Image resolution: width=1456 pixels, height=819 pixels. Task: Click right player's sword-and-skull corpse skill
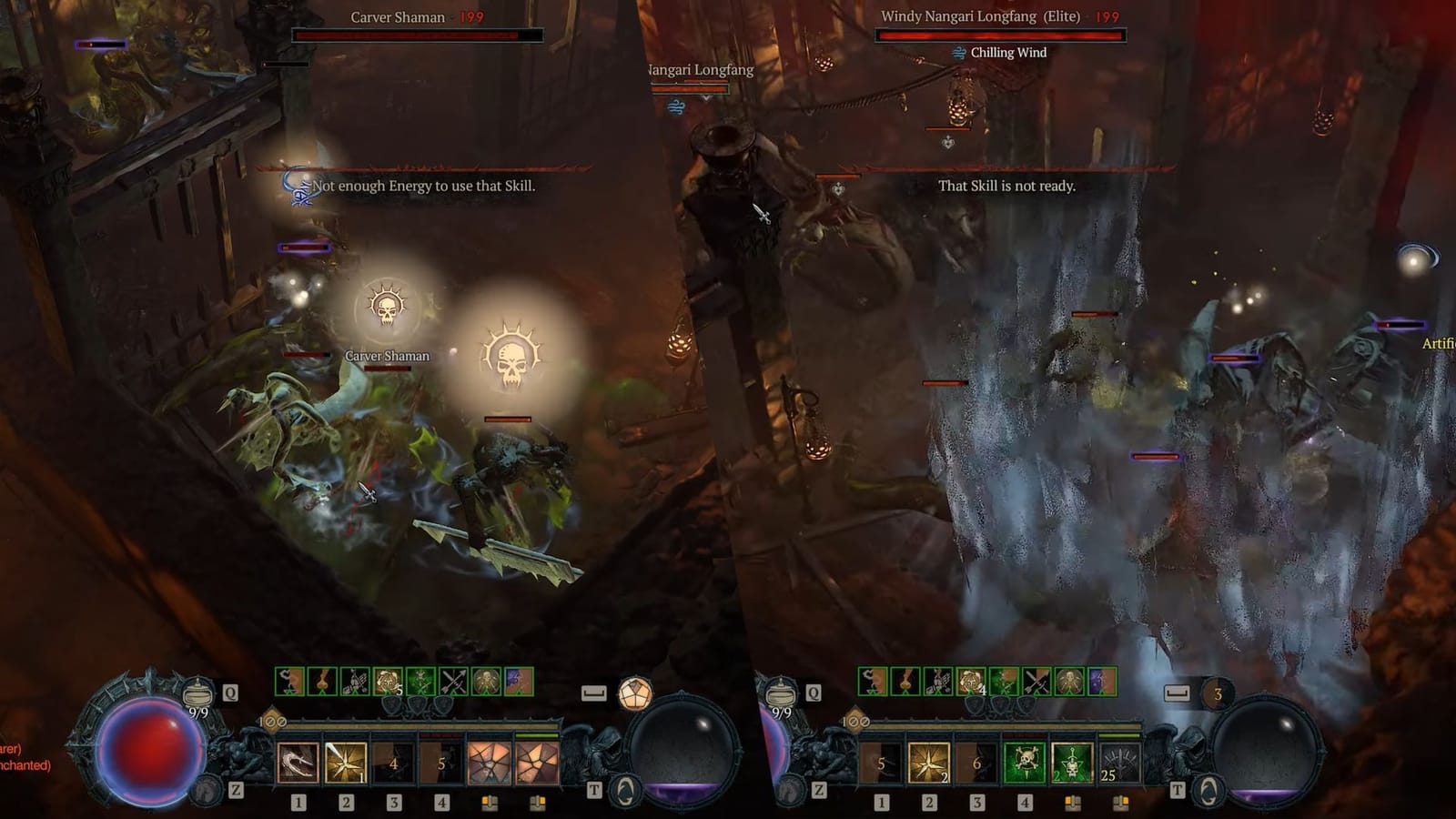point(1074,762)
